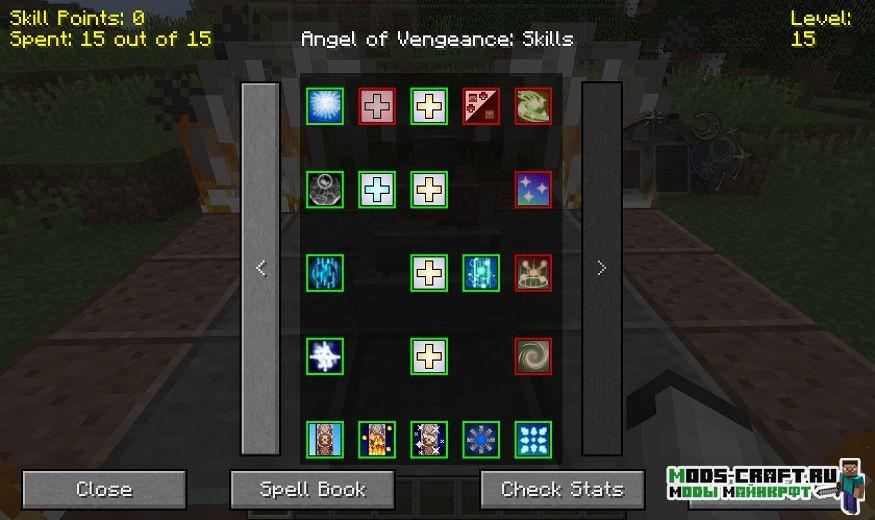Go to next skill page with right arrow
Image resolution: width=875 pixels, height=520 pixels.
tap(601, 268)
